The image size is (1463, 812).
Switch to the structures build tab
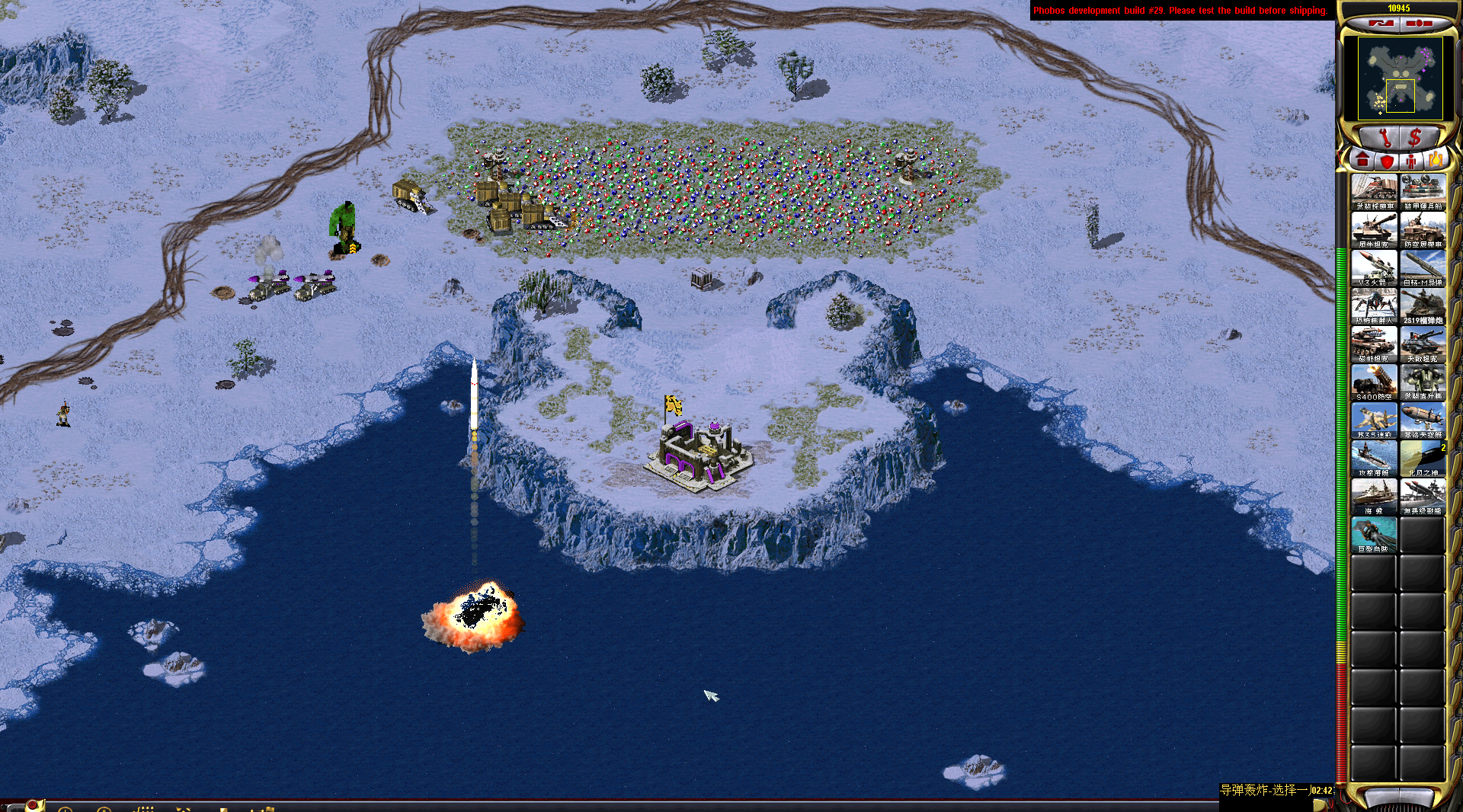click(x=1363, y=161)
